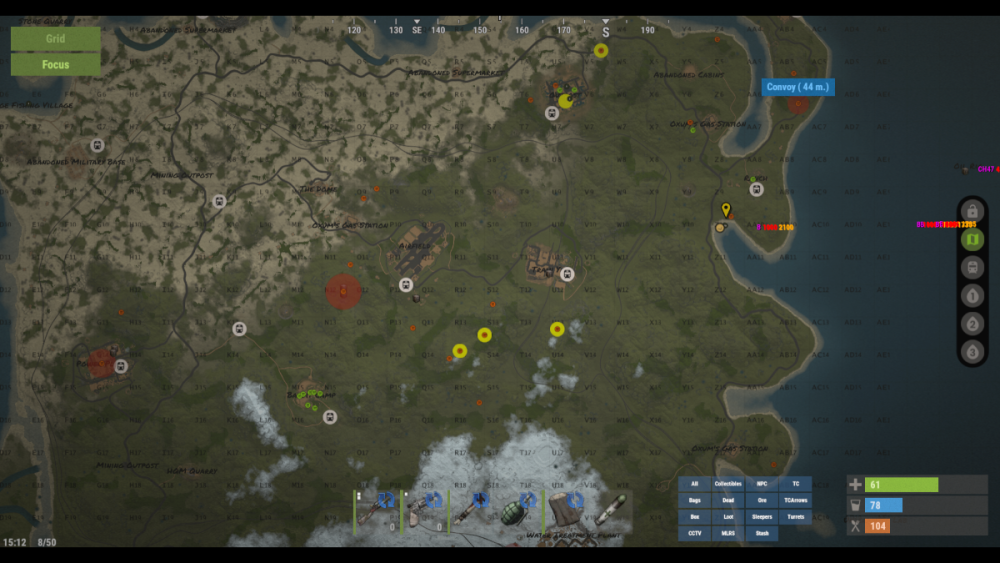
Task: Choose map layer number 2
Action: [972, 324]
